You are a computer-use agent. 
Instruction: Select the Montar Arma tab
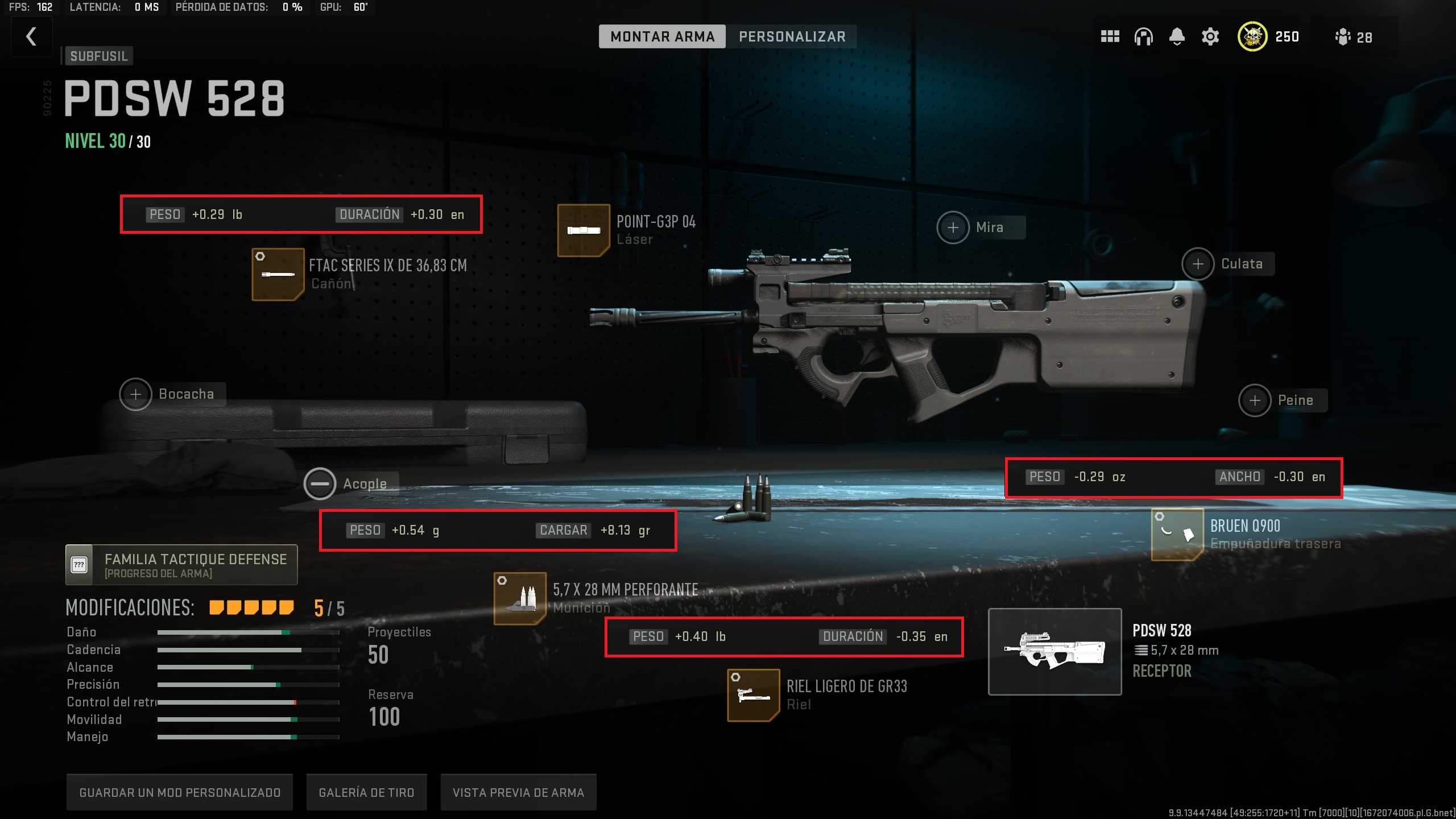[x=662, y=36]
